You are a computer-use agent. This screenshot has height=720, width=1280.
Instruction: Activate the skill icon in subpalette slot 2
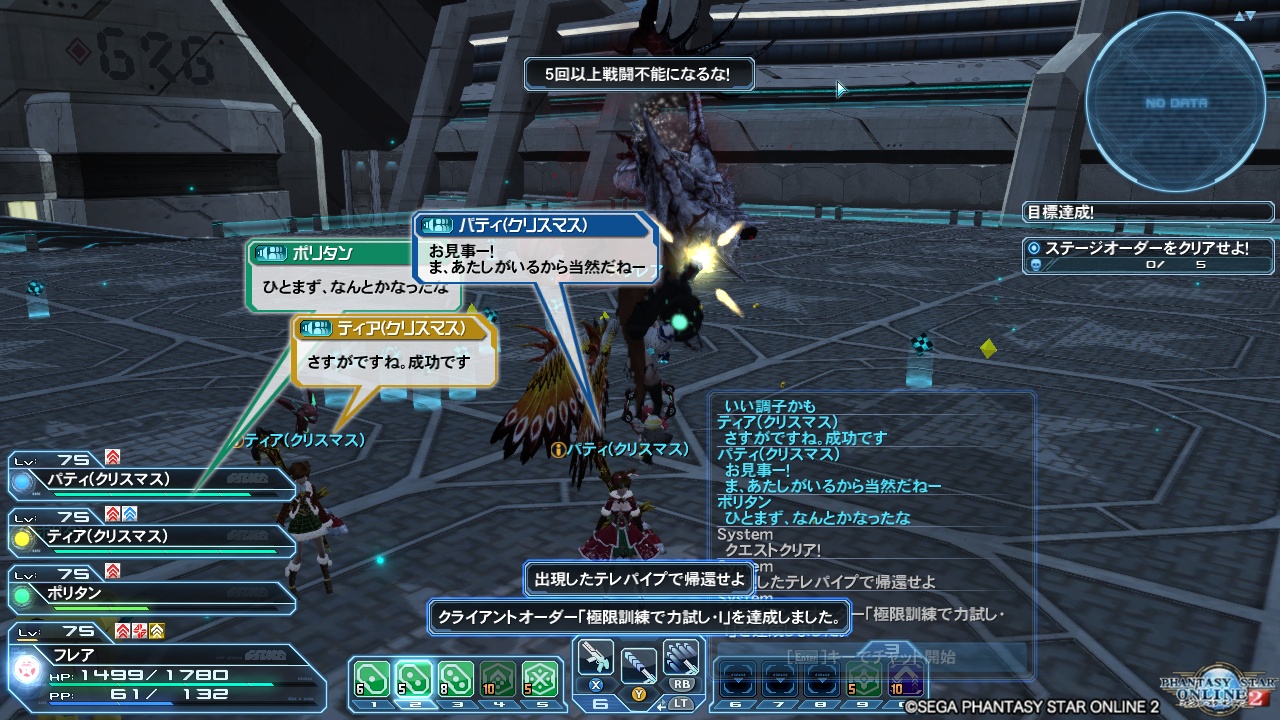tap(416, 679)
